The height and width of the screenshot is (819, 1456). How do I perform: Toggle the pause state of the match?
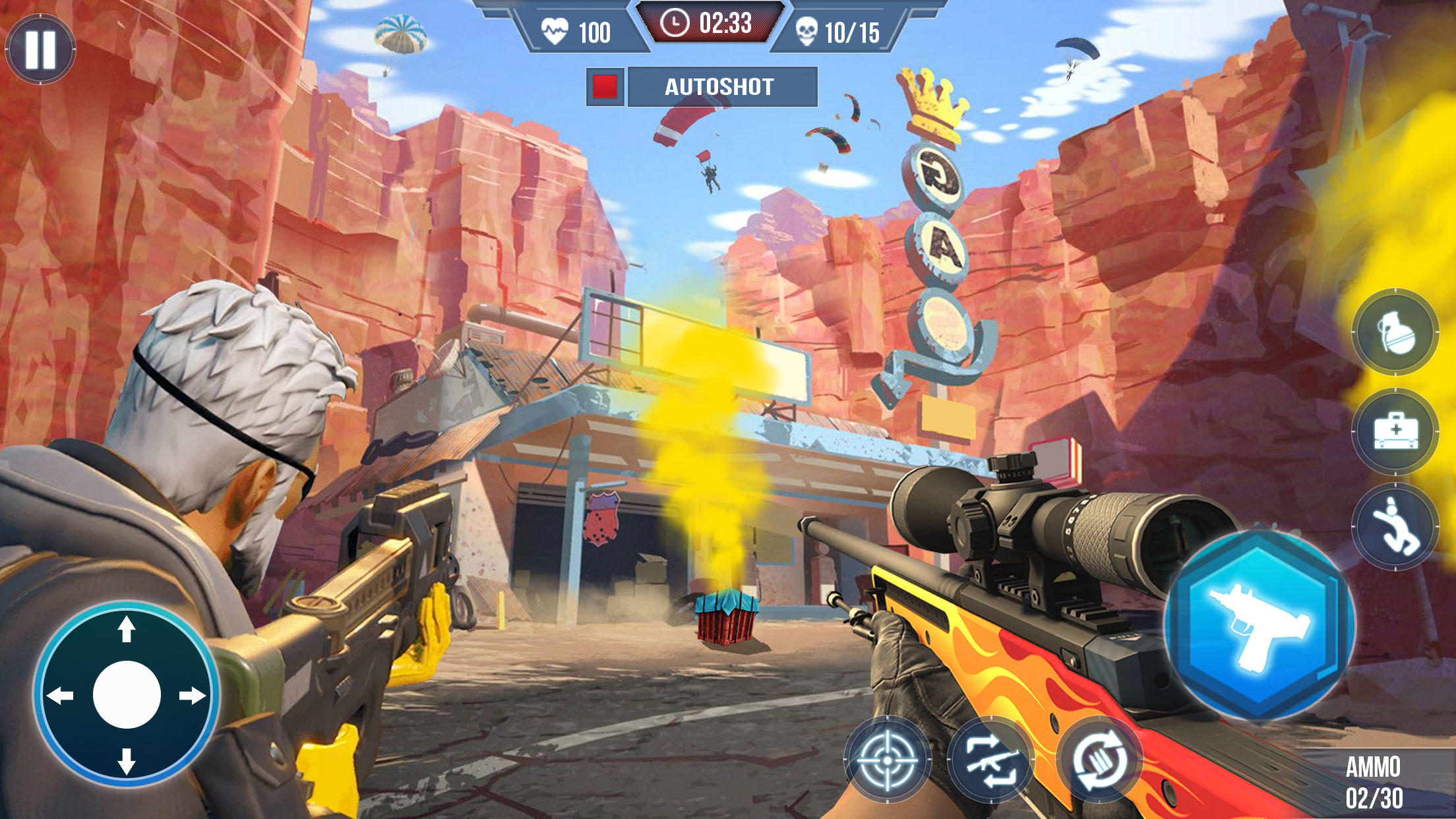coord(40,49)
